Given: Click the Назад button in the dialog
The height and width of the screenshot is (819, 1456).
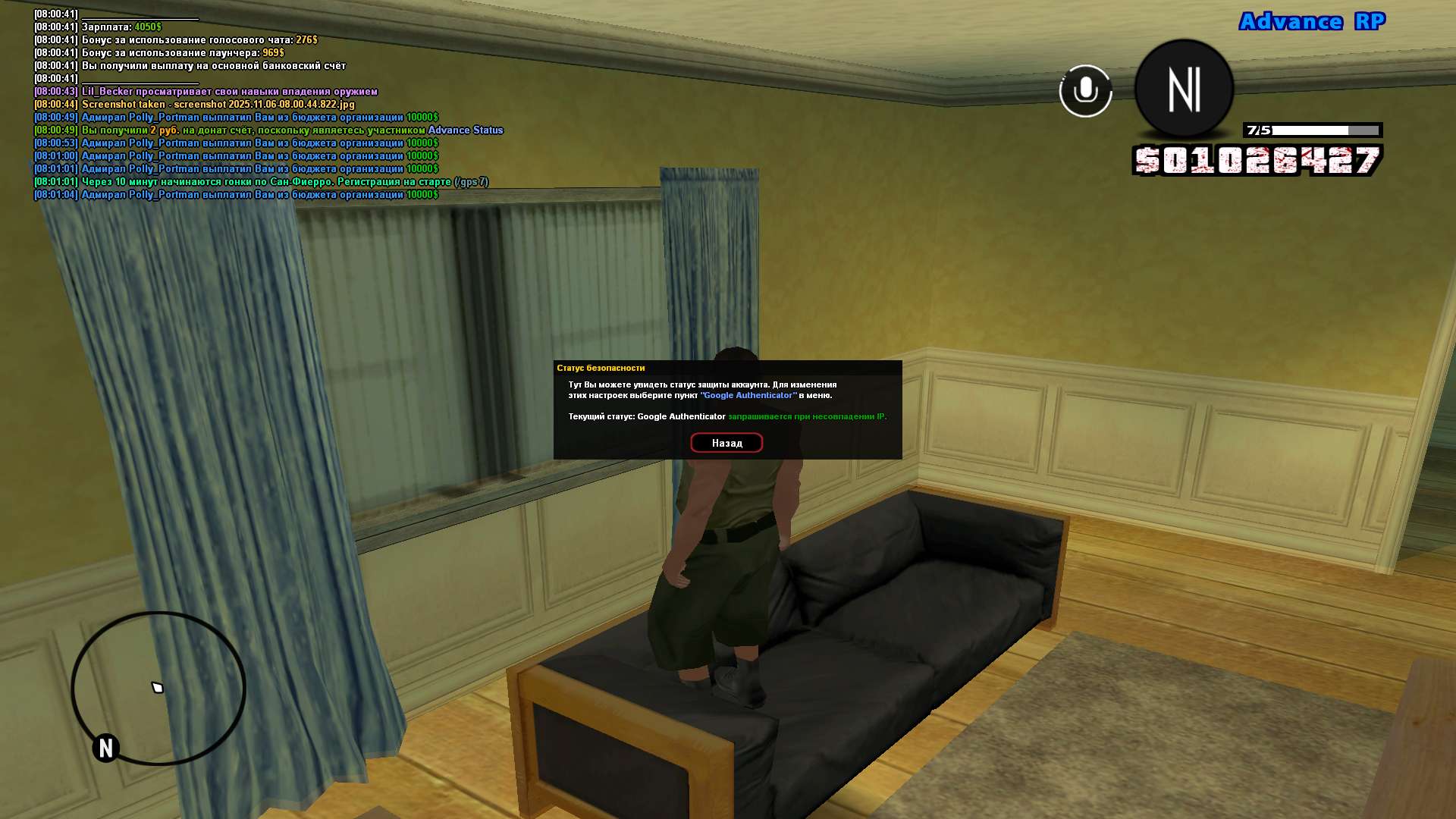Looking at the screenshot, I should tap(726, 443).
